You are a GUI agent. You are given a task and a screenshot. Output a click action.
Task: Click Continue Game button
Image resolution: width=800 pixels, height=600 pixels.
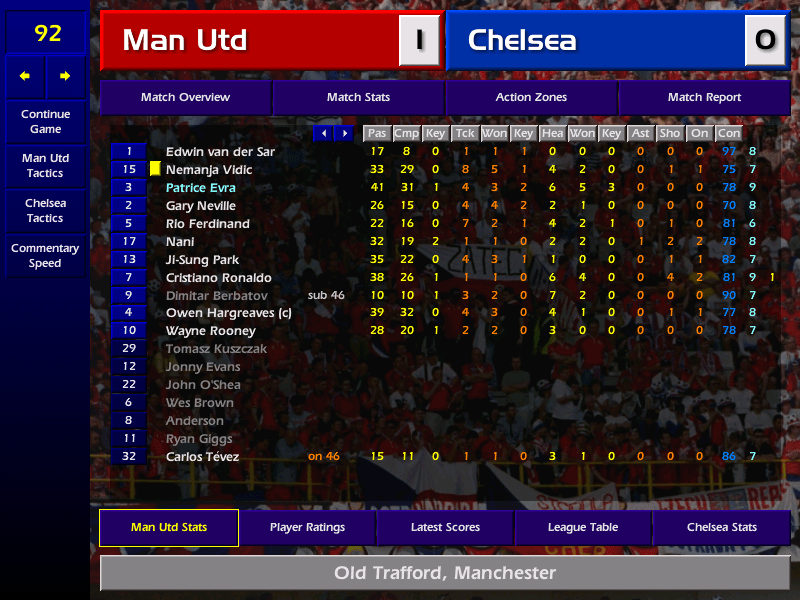pyautogui.click(x=45, y=122)
